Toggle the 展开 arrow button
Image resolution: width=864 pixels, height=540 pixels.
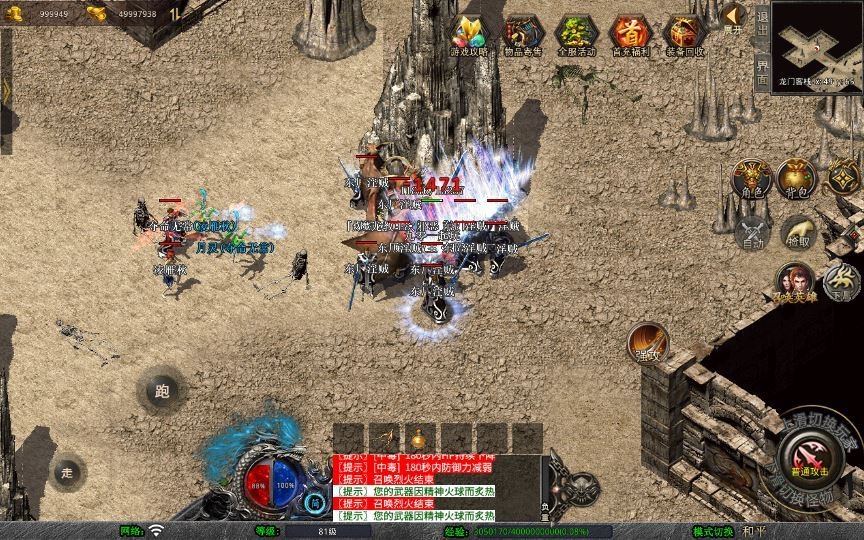(x=734, y=17)
